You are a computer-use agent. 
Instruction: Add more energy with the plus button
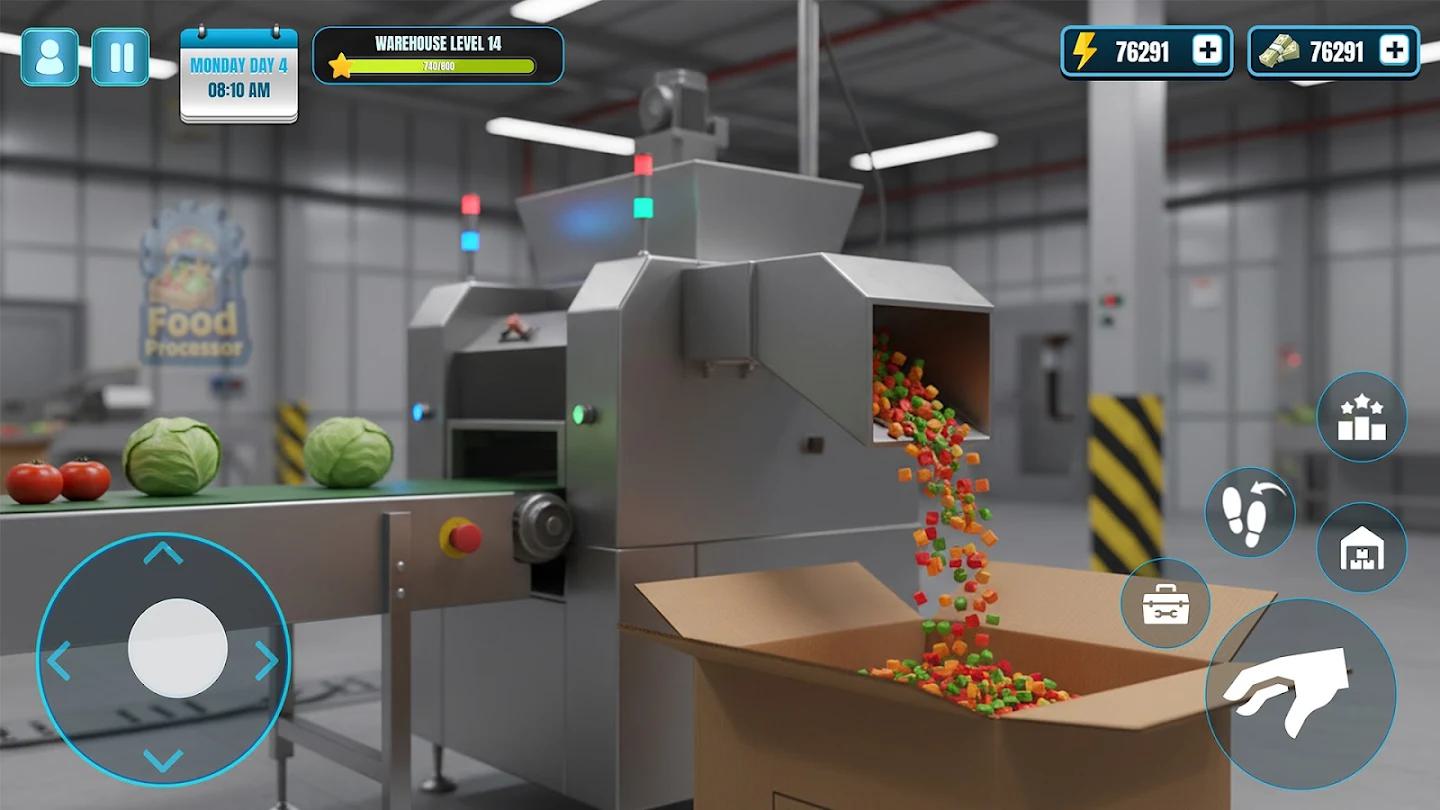(1207, 51)
